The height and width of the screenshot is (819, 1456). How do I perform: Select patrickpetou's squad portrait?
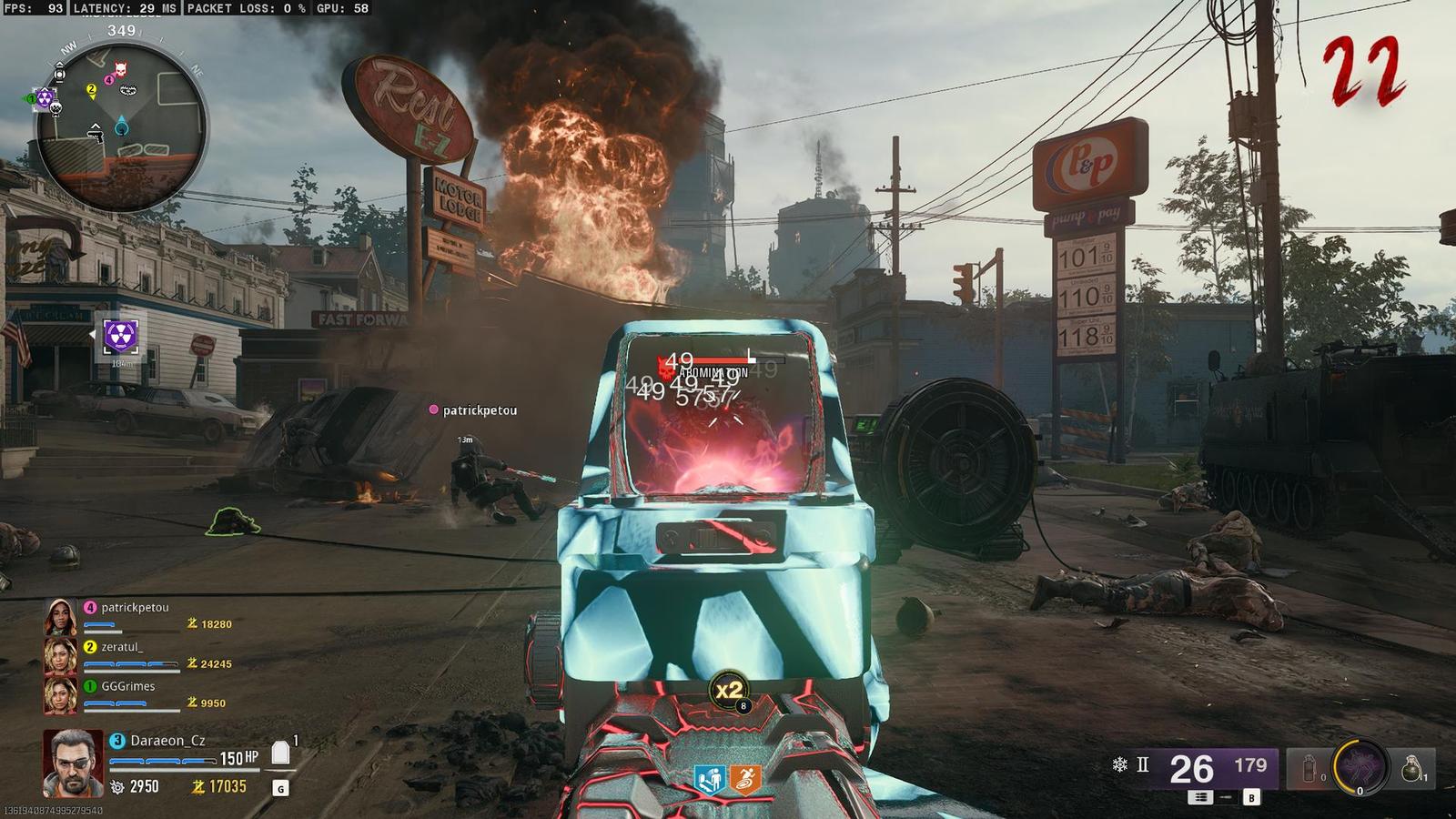pyautogui.click(x=61, y=617)
